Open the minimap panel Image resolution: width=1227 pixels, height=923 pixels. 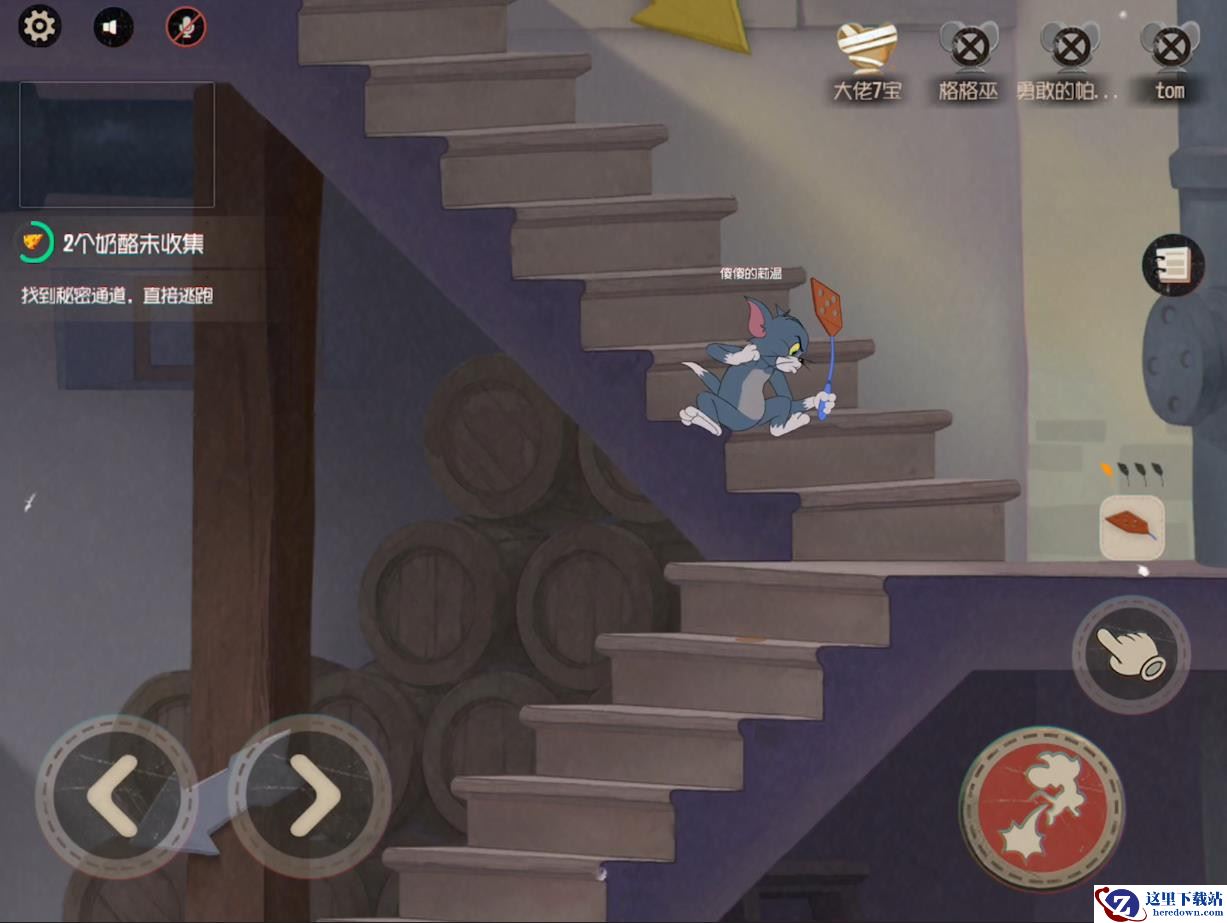click(117, 144)
